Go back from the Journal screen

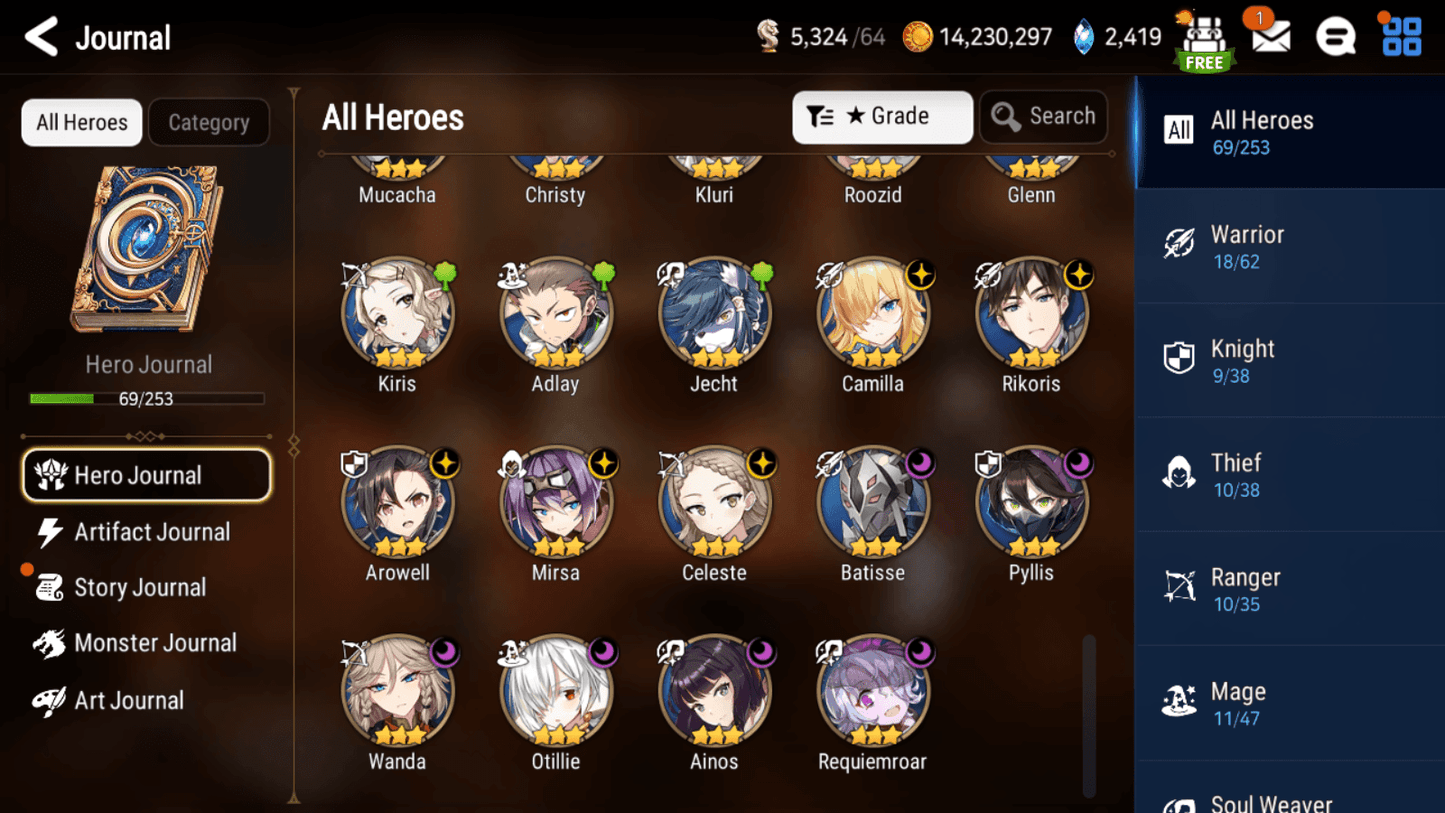click(x=42, y=38)
